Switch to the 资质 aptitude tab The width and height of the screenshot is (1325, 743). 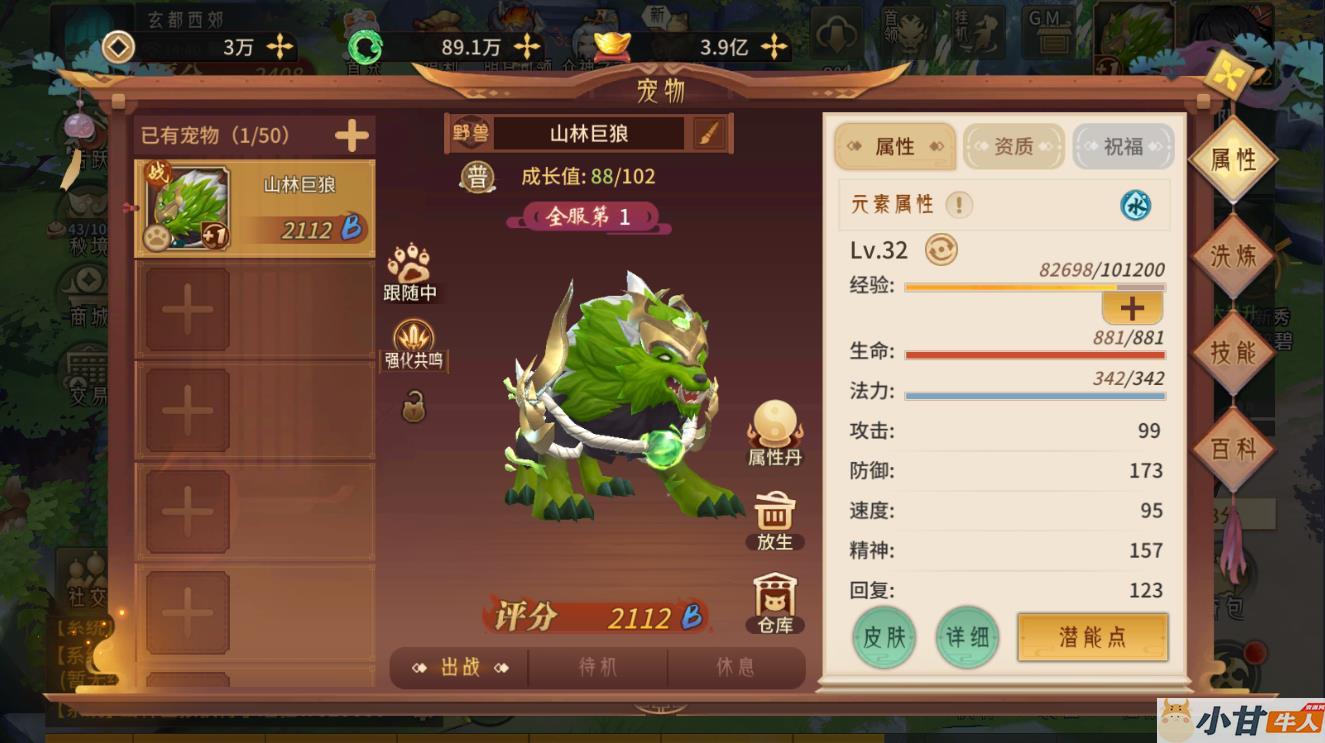click(1013, 147)
